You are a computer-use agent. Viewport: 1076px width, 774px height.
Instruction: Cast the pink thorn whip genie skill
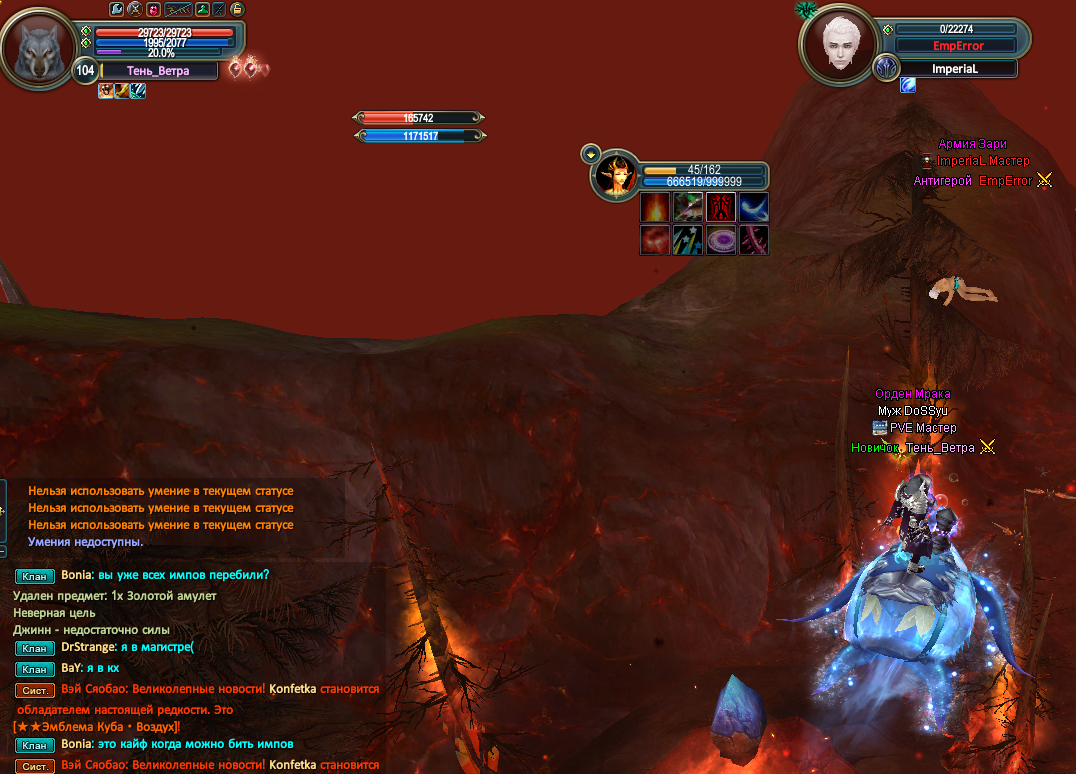pyautogui.click(x=754, y=240)
